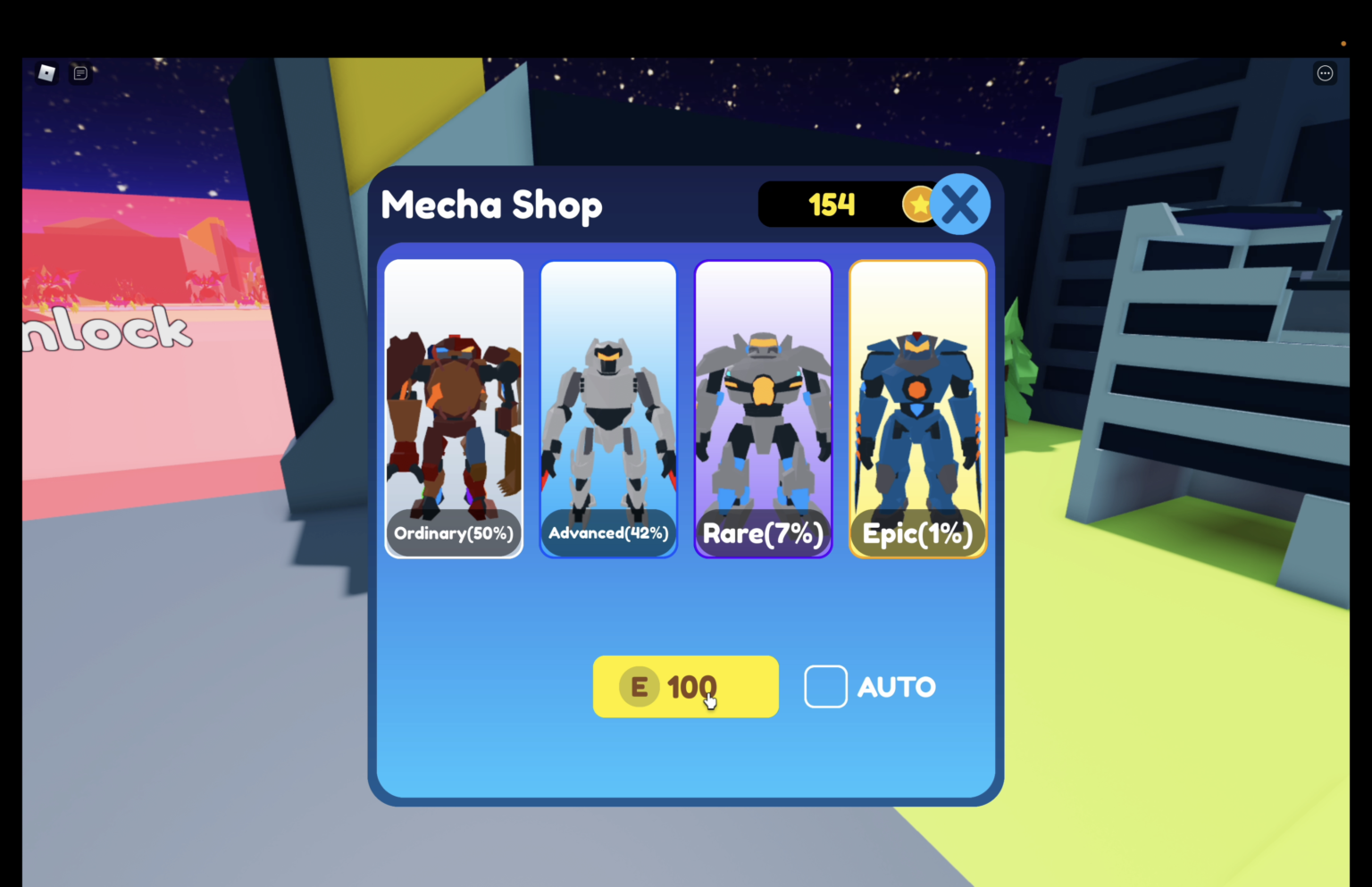The image size is (1372, 887).
Task: View the Advanced(42%) mecha card
Action: click(608, 408)
